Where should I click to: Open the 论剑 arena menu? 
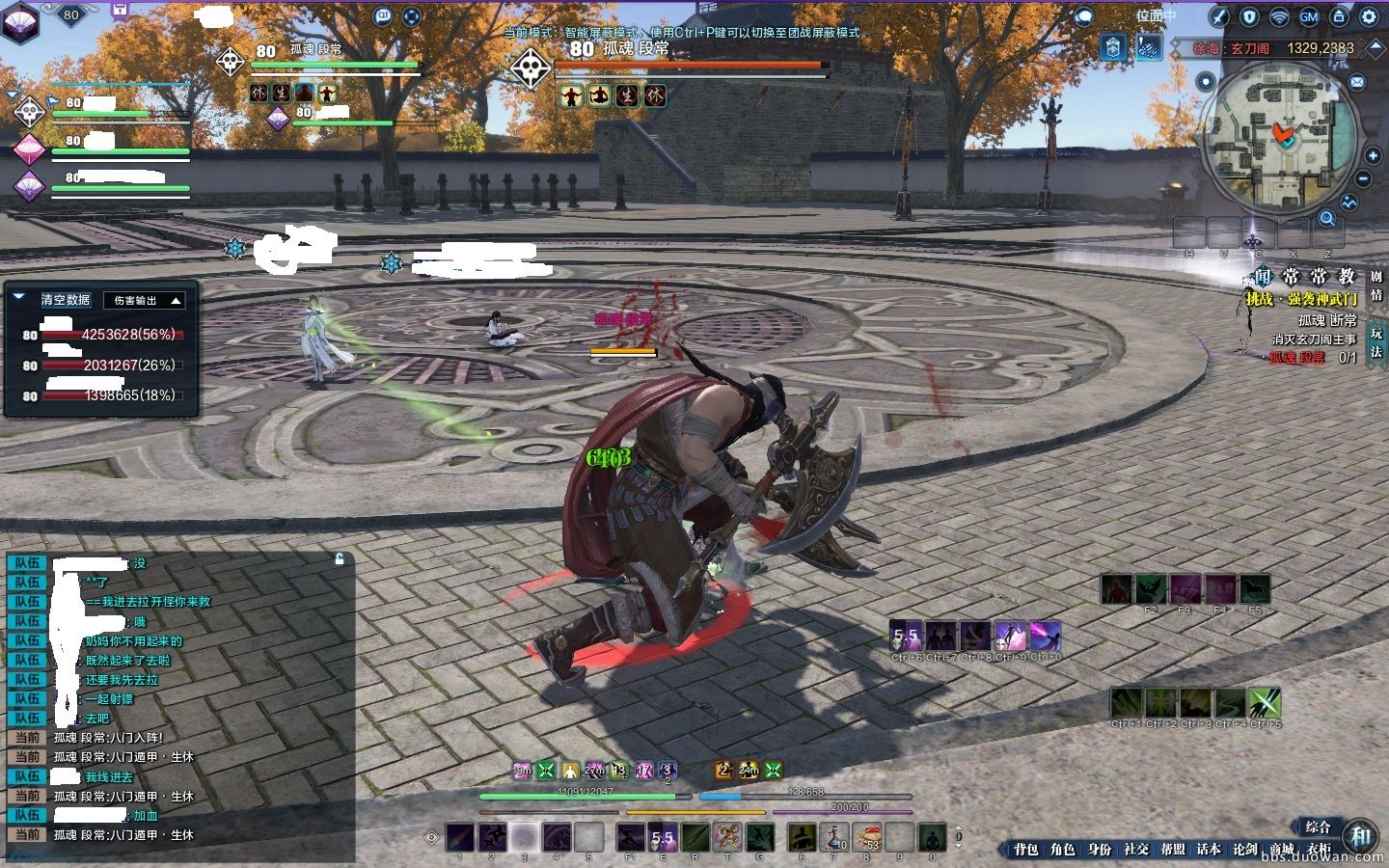[1245, 849]
